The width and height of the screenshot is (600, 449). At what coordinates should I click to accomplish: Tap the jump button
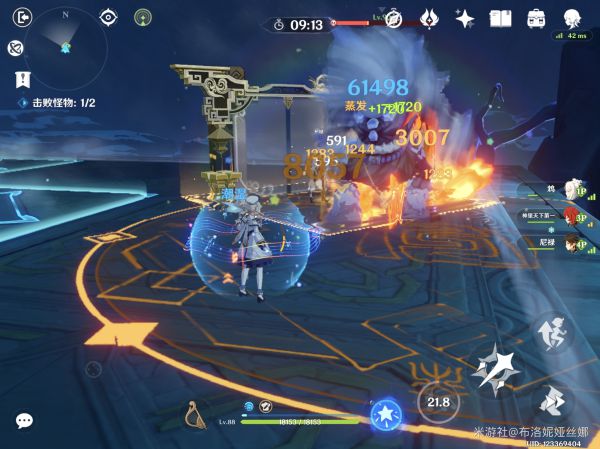[x=549, y=330]
